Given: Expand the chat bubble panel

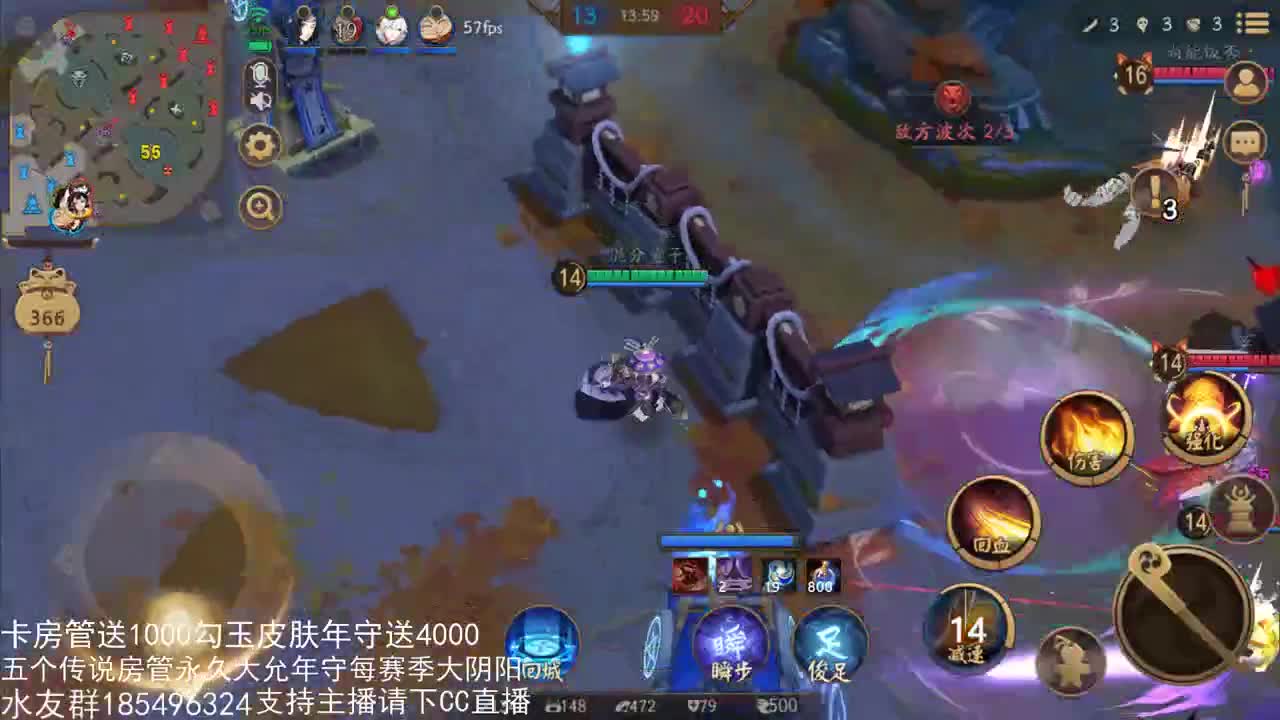Looking at the screenshot, I should tap(1245, 142).
